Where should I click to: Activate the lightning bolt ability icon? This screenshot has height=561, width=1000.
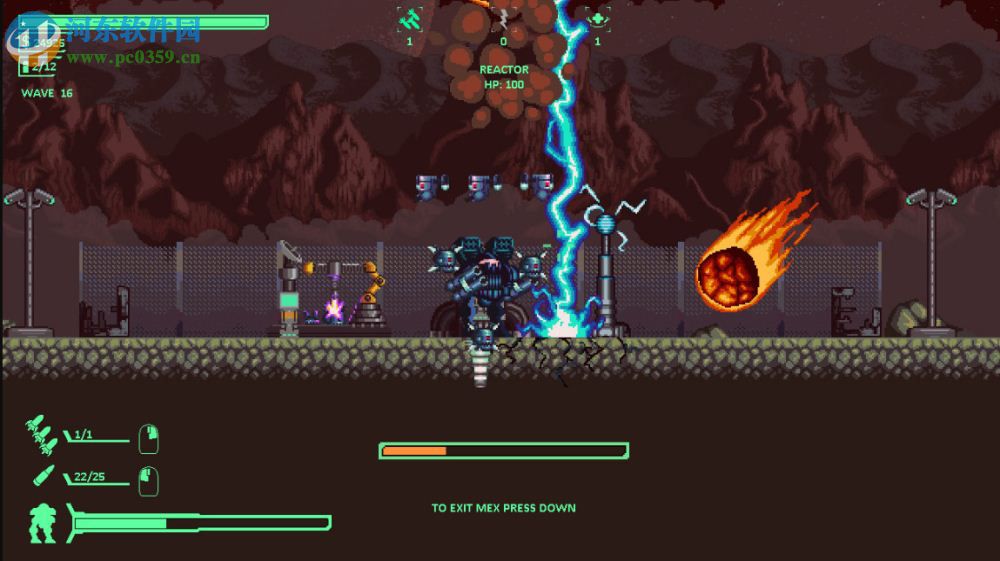pos(503,18)
